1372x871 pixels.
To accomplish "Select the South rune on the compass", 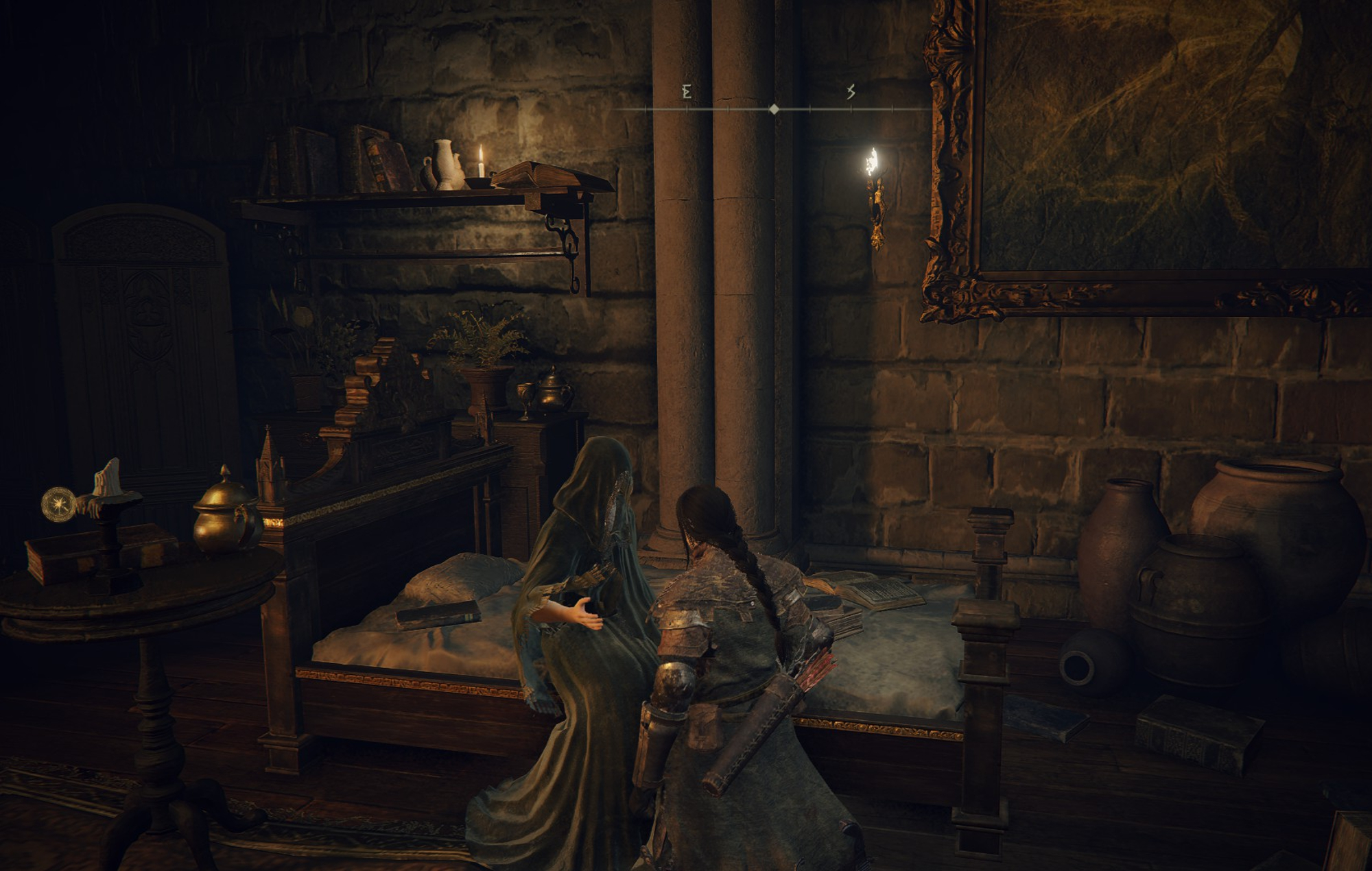I will coord(851,92).
